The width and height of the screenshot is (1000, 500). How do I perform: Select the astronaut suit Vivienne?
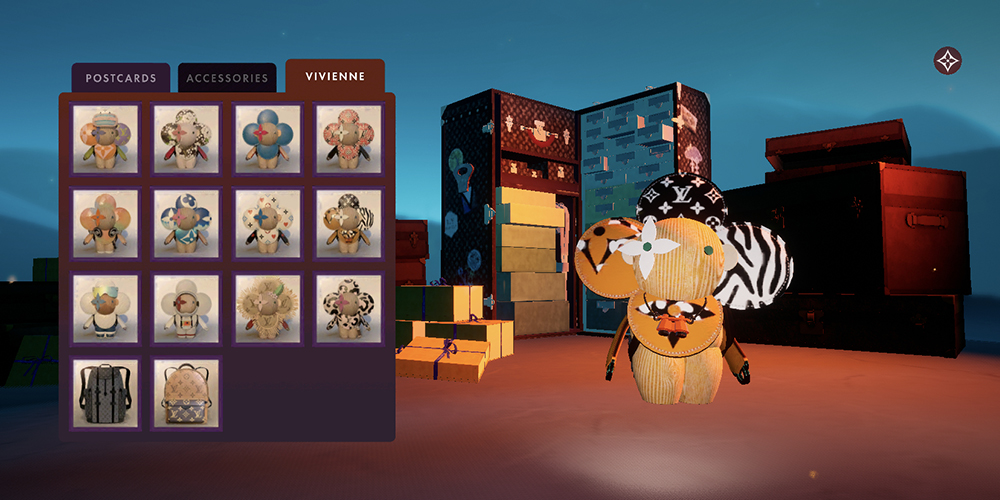[187, 309]
